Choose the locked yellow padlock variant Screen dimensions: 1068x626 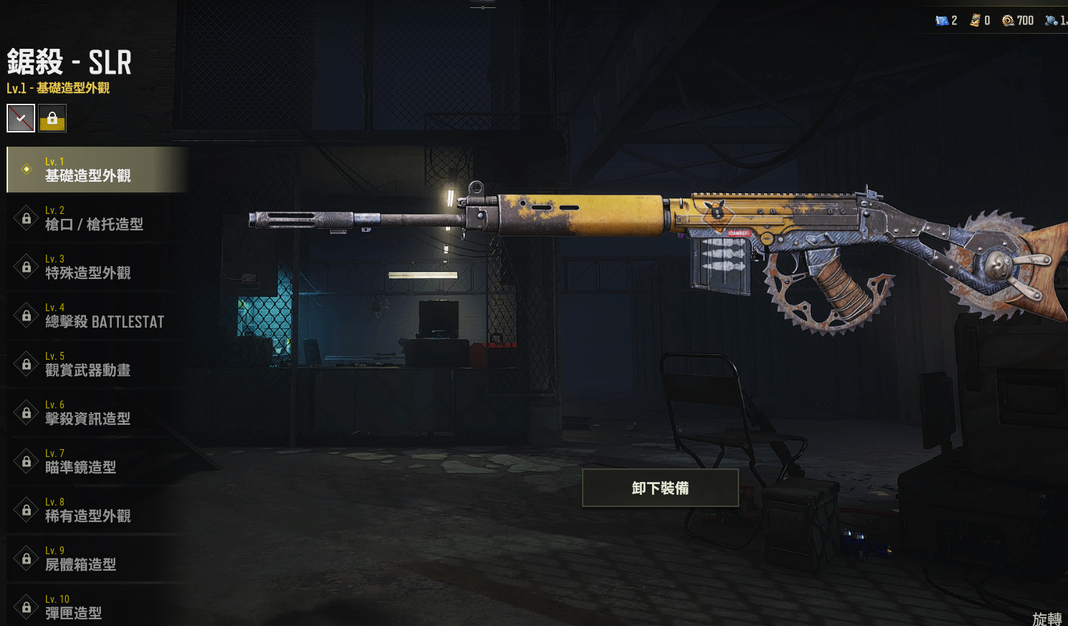[x=52, y=119]
